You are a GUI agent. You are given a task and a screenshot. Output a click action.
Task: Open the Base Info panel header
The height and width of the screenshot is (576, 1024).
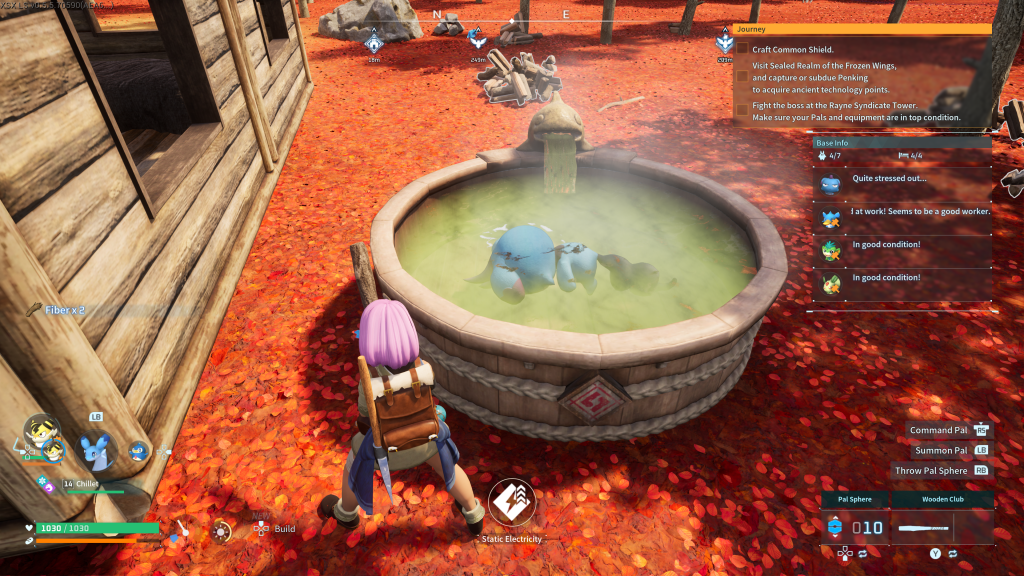[x=902, y=143]
